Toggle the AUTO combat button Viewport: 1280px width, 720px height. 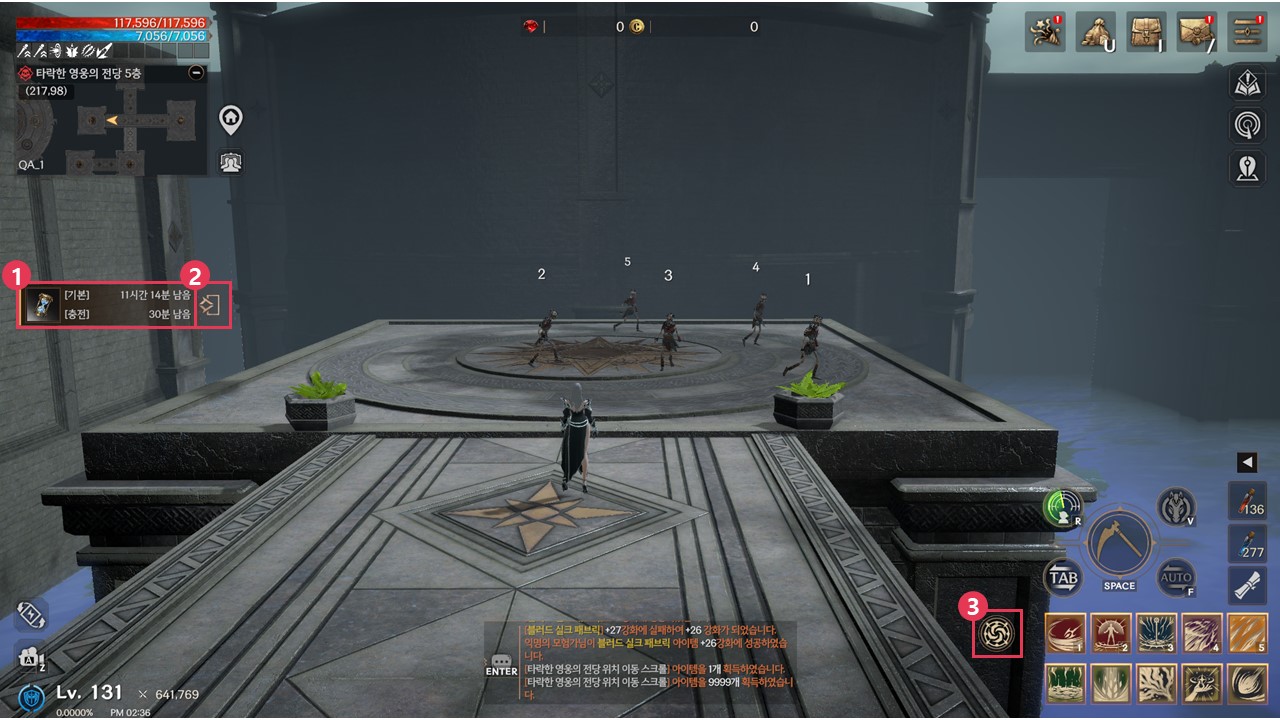(1176, 578)
